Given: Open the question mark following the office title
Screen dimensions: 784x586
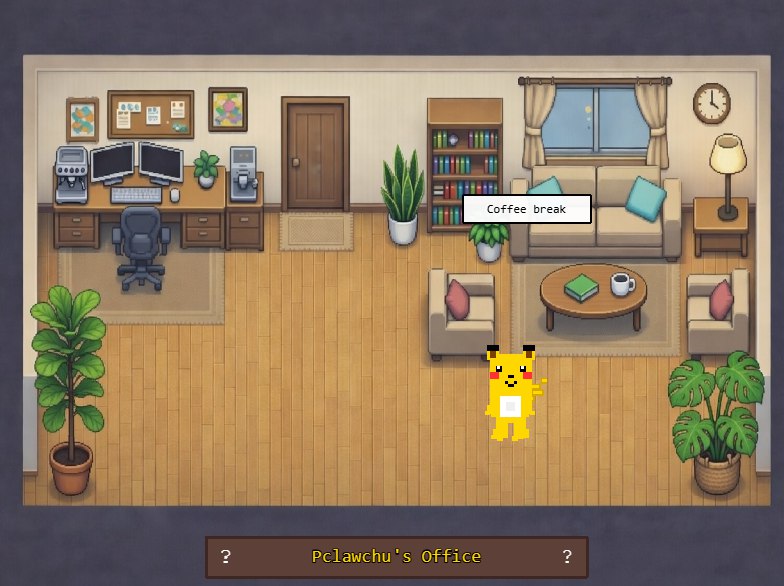Looking at the screenshot, I should pyautogui.click(x=567, y=556).
